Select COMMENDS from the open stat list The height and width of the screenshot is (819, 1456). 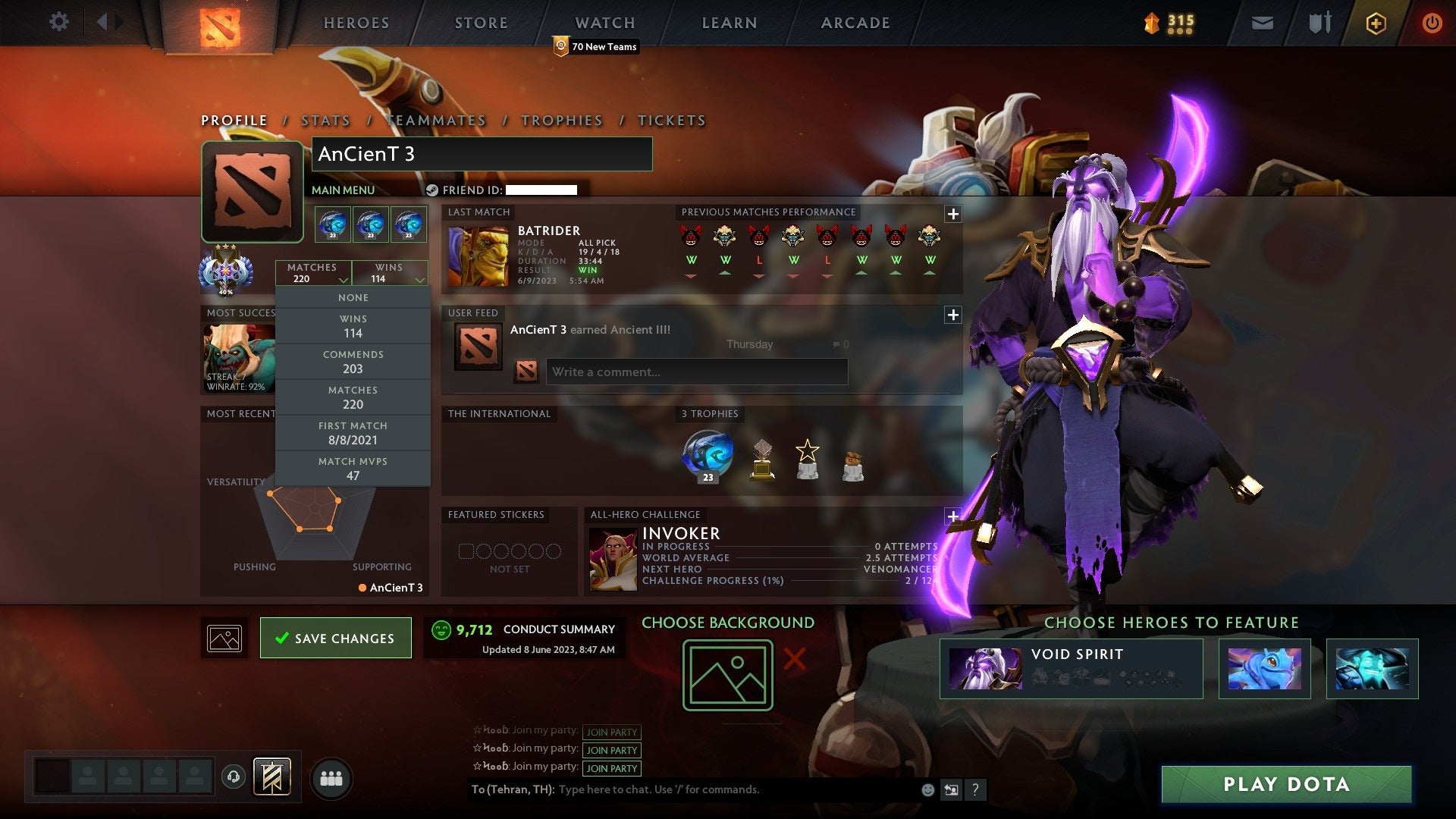[x=353, y=361]
